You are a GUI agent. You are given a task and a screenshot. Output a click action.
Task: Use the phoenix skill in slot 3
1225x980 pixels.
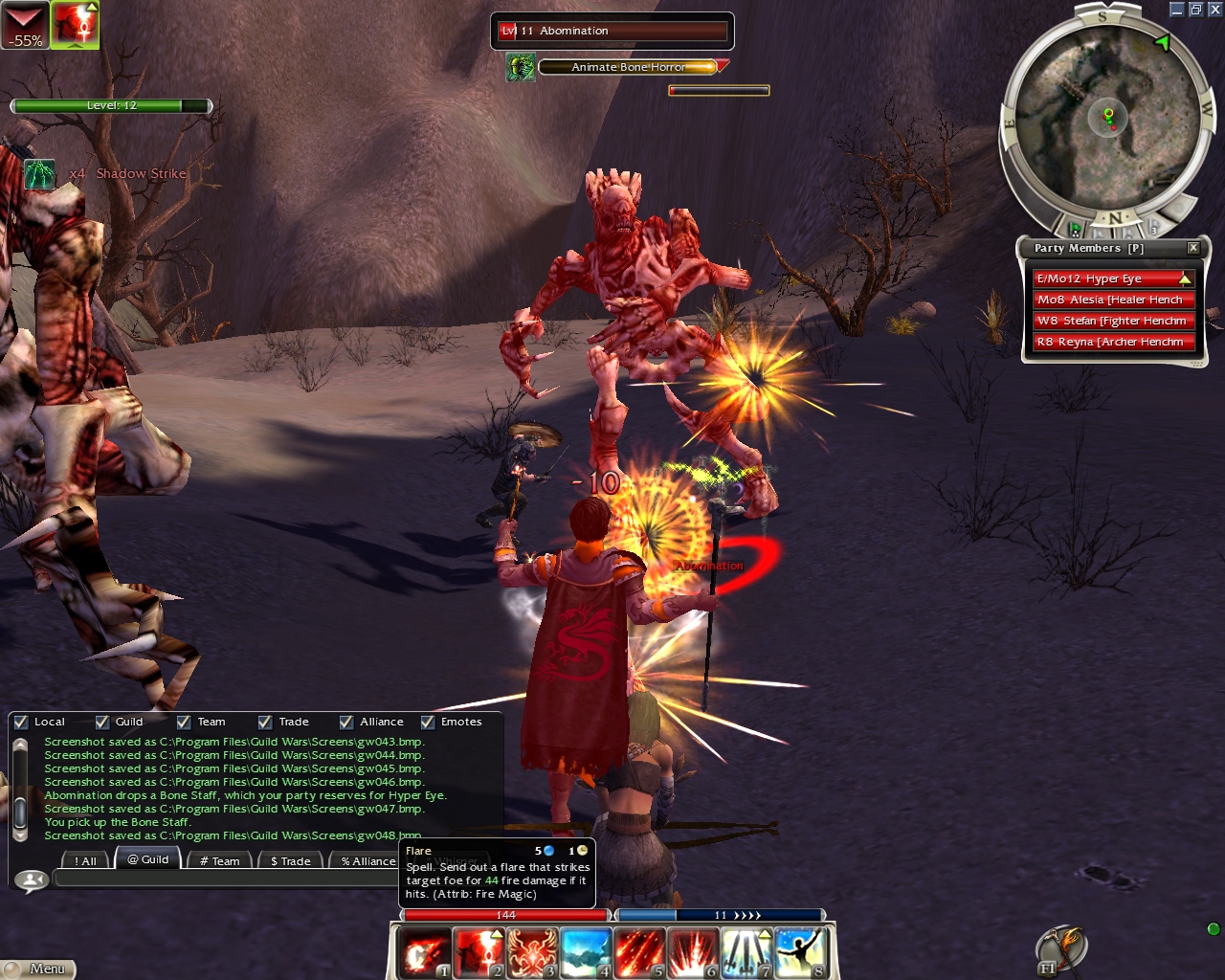point(532,953)
